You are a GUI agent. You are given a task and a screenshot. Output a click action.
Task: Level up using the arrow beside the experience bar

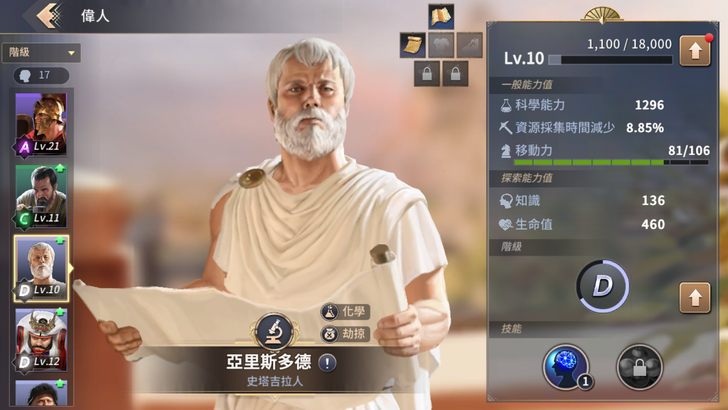[x=694, y=51]
